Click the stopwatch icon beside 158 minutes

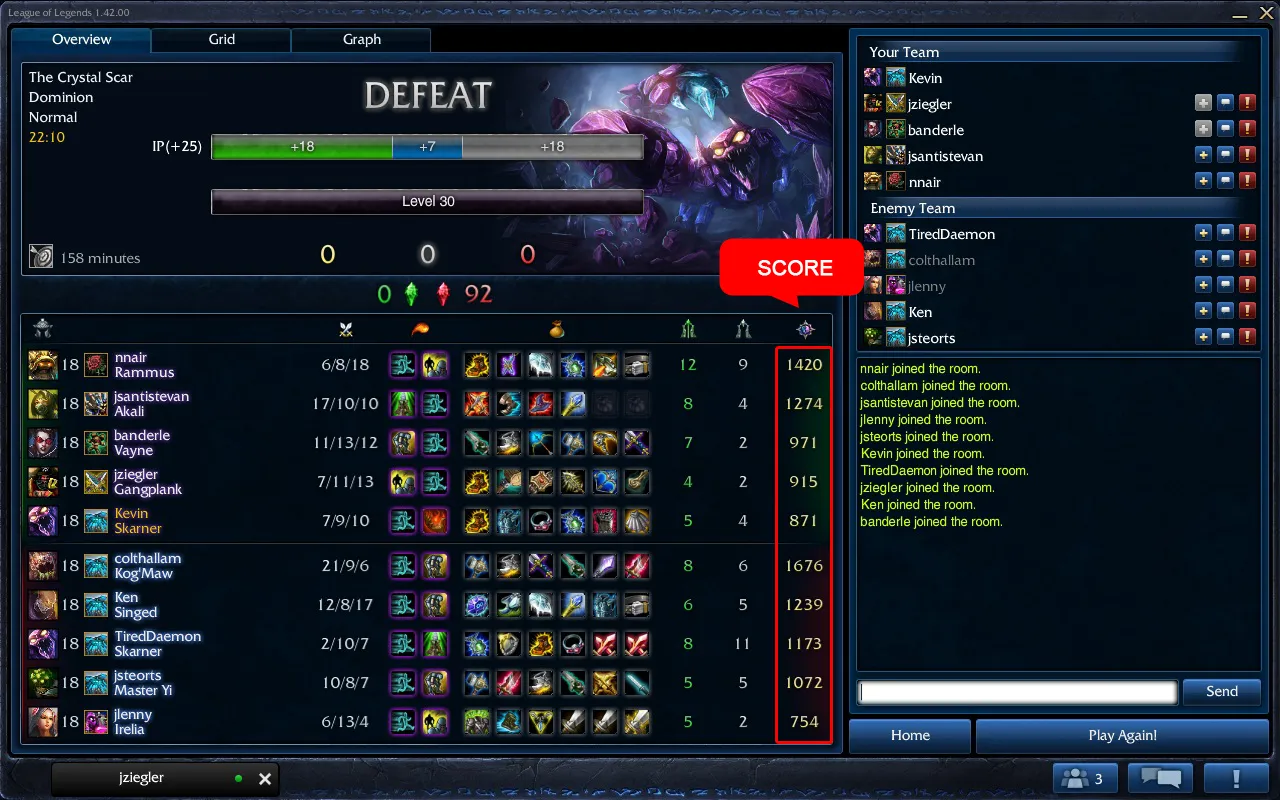click(40, 256)
